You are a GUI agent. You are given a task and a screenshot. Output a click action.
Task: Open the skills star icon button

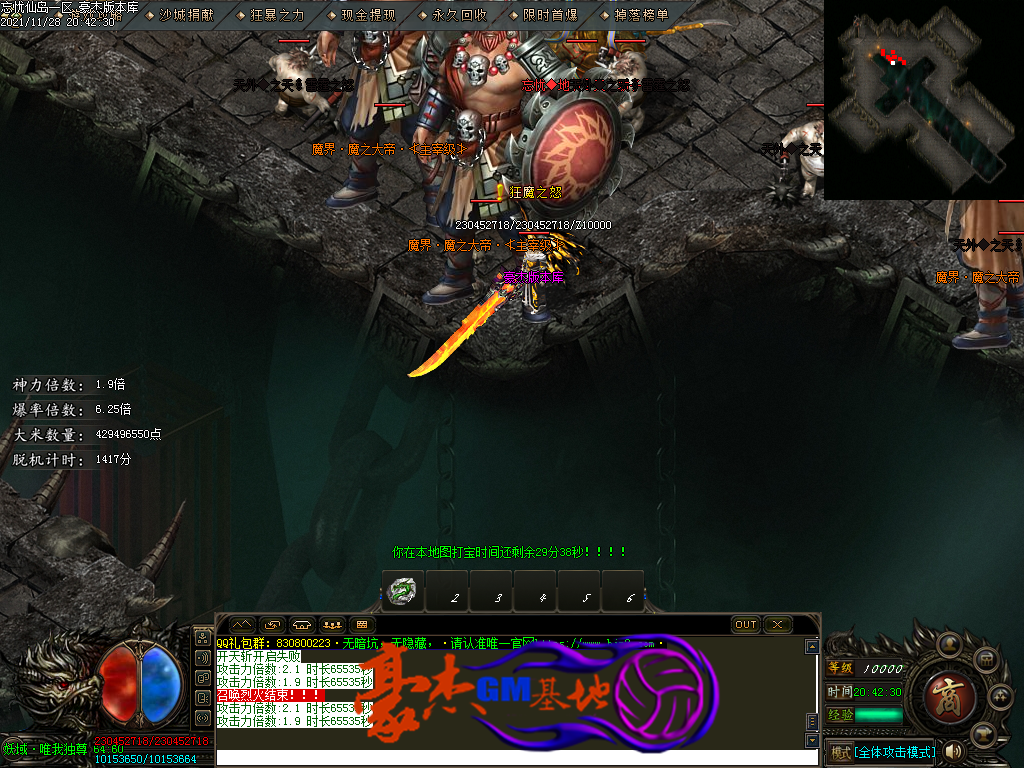tap(1001, 697)
